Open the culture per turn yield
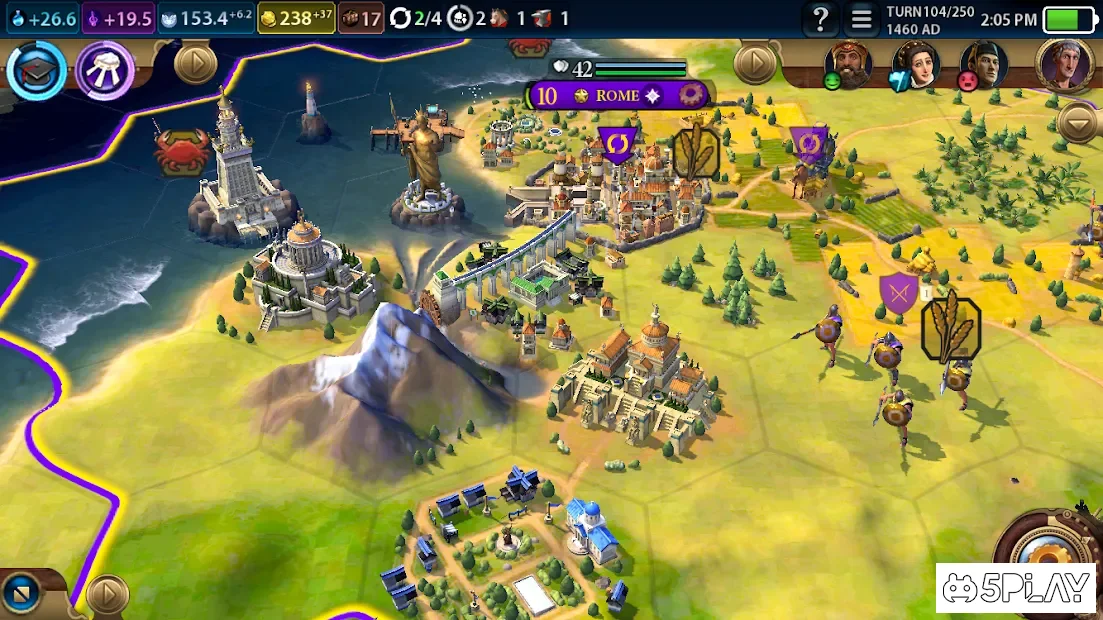Viewport: 1103px width, 620px height. click(x=118, y=18)
